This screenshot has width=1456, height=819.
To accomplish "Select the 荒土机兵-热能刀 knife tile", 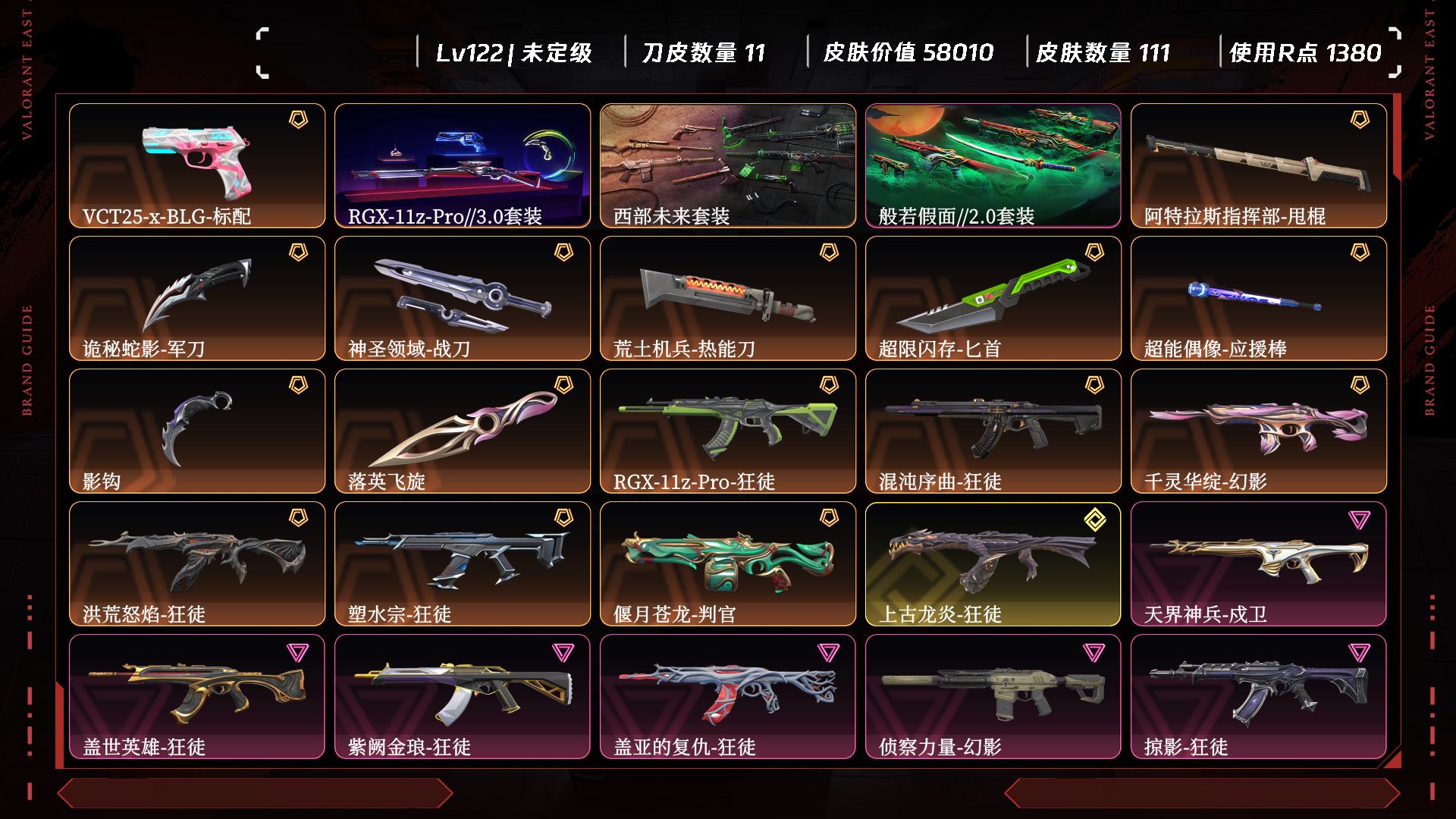I will [x=728, y=298].
